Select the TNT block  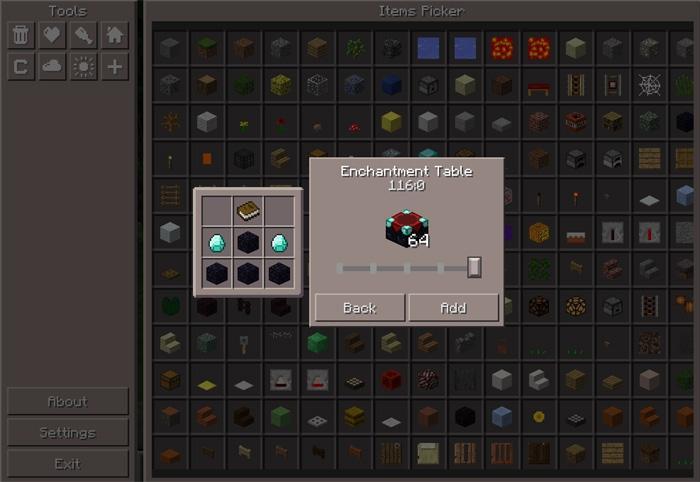point(575,122)
